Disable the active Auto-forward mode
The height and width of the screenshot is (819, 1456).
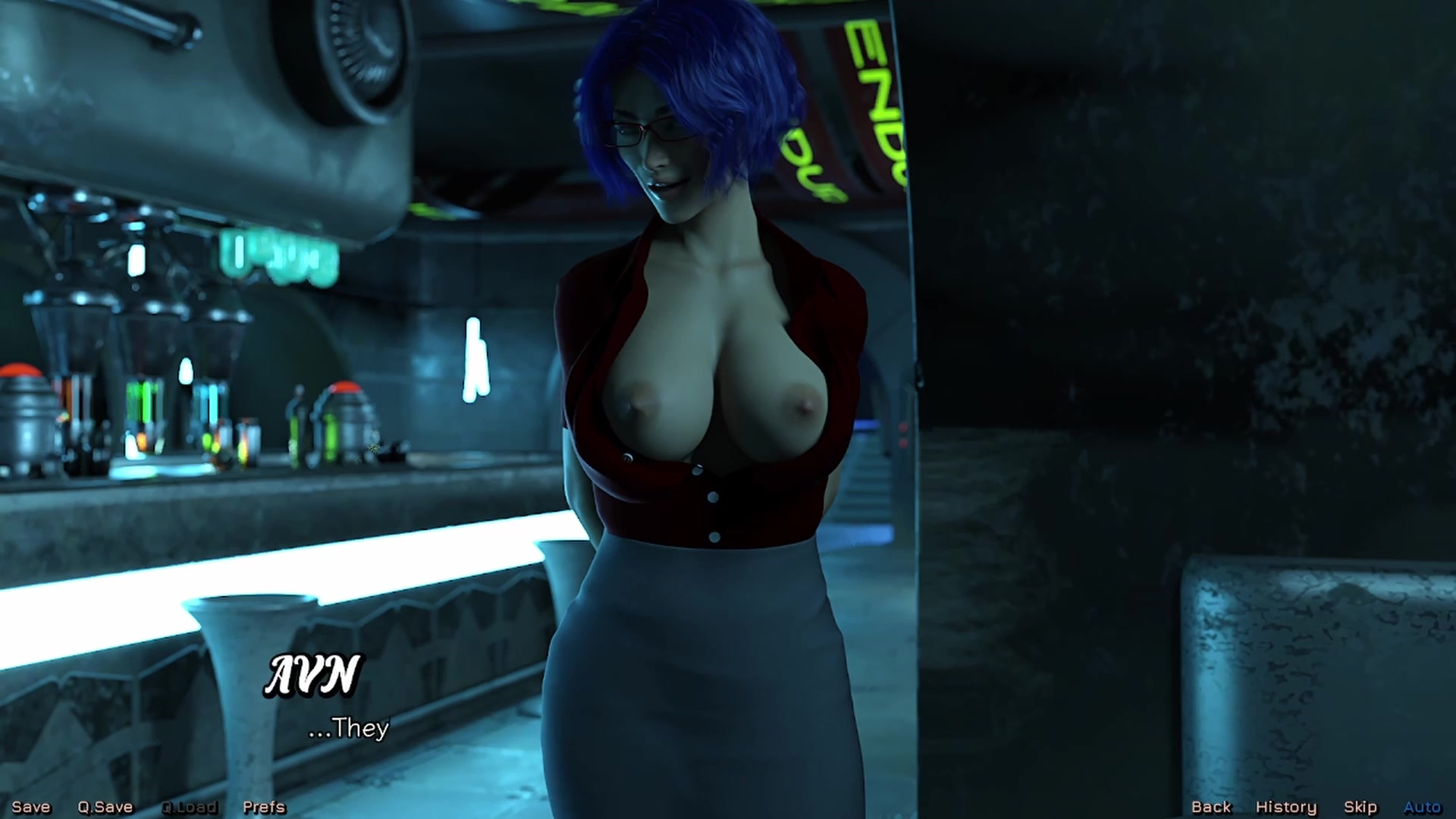1423,806
